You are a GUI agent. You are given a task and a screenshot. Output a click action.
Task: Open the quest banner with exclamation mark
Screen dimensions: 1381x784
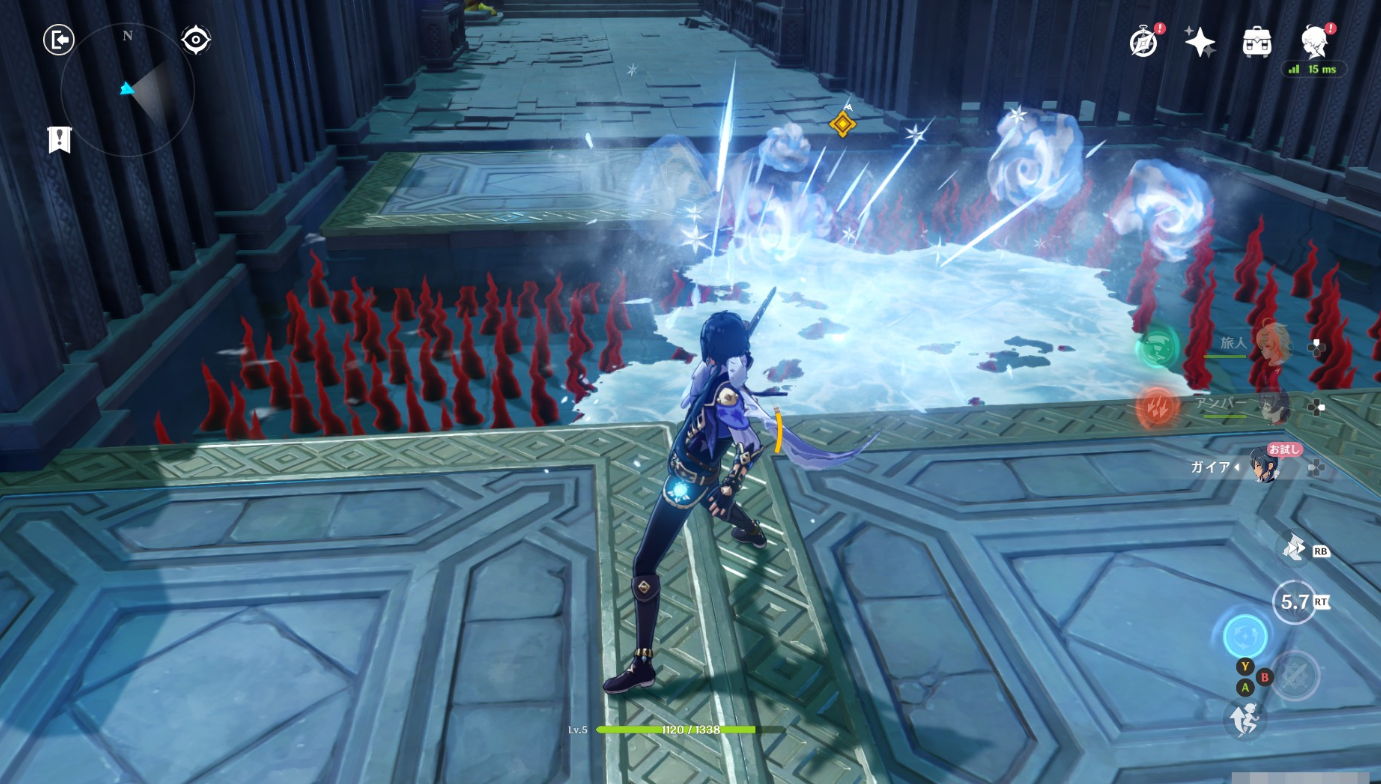point(59,140)
